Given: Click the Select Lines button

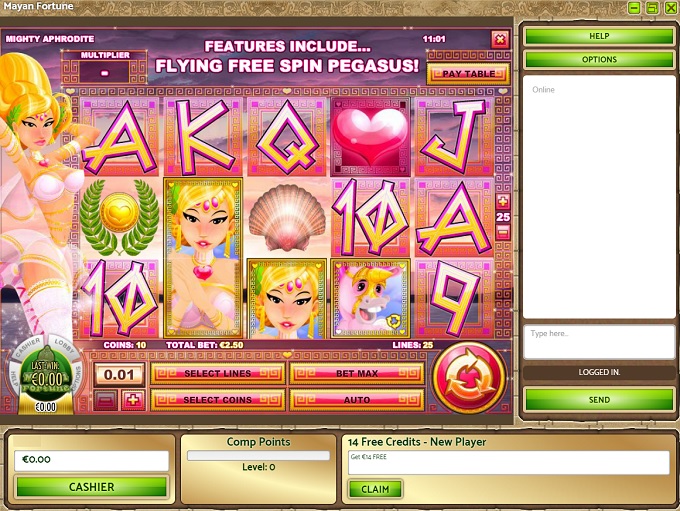Looking at the screenshot, I should pos(218,374).
